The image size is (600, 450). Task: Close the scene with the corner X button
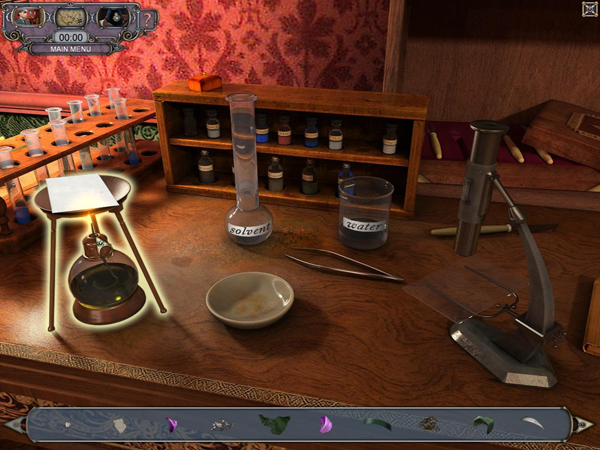click(x=589, y=9)
